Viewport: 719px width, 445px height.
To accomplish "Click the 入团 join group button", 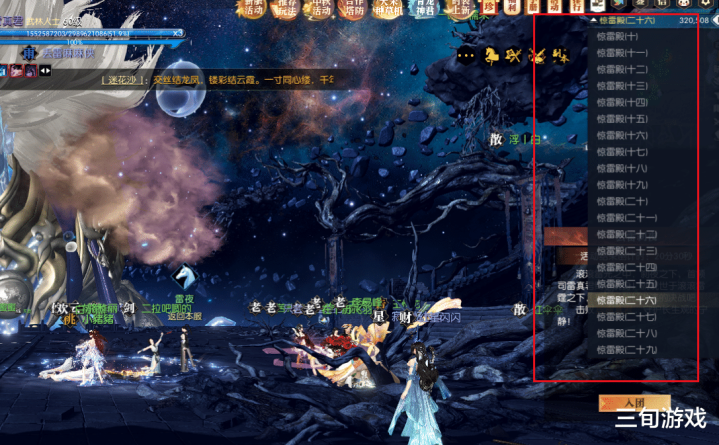I will tap(621, 402).
